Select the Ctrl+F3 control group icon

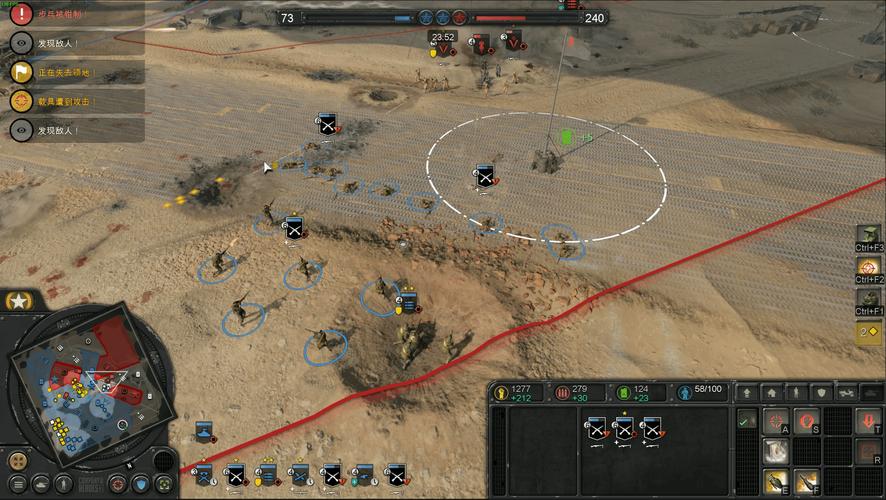coord(869,234)
